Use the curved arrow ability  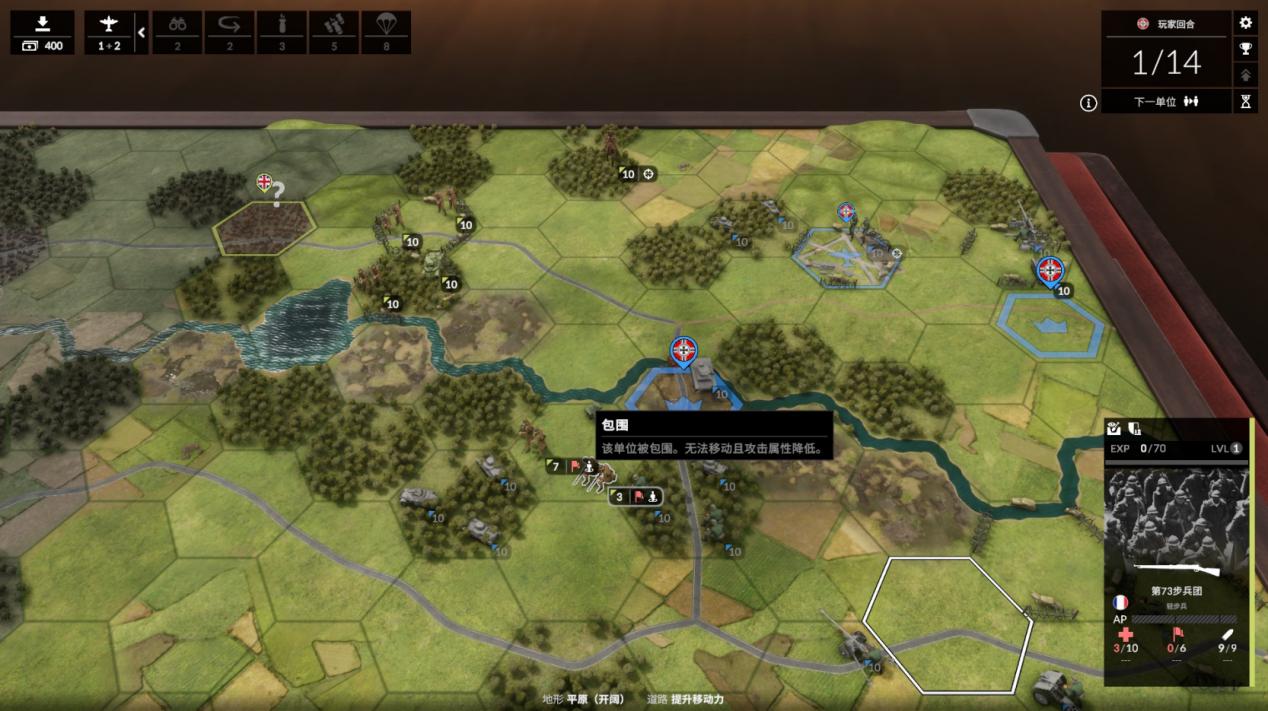click(x=230, y=32)
